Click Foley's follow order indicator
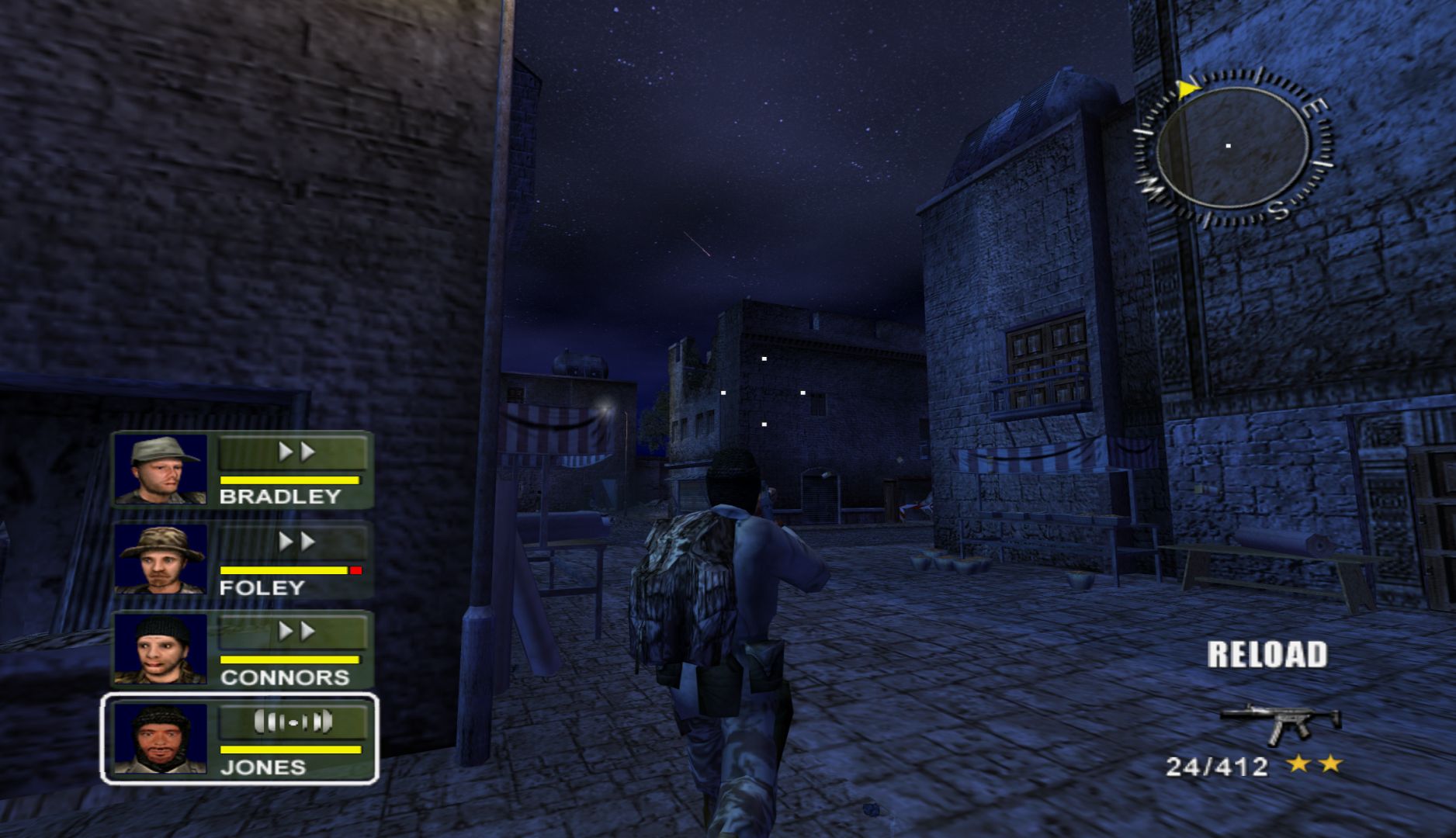 coord(293,542)
